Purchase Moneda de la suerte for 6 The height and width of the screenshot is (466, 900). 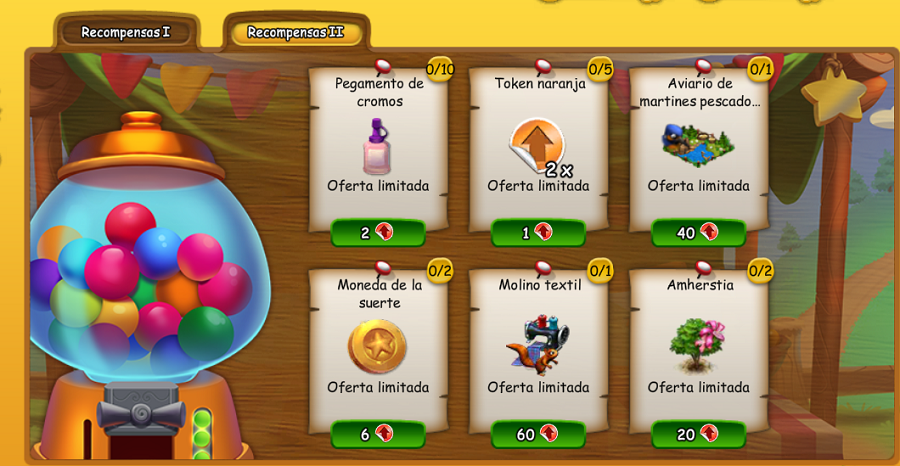[x=378, y=434]
